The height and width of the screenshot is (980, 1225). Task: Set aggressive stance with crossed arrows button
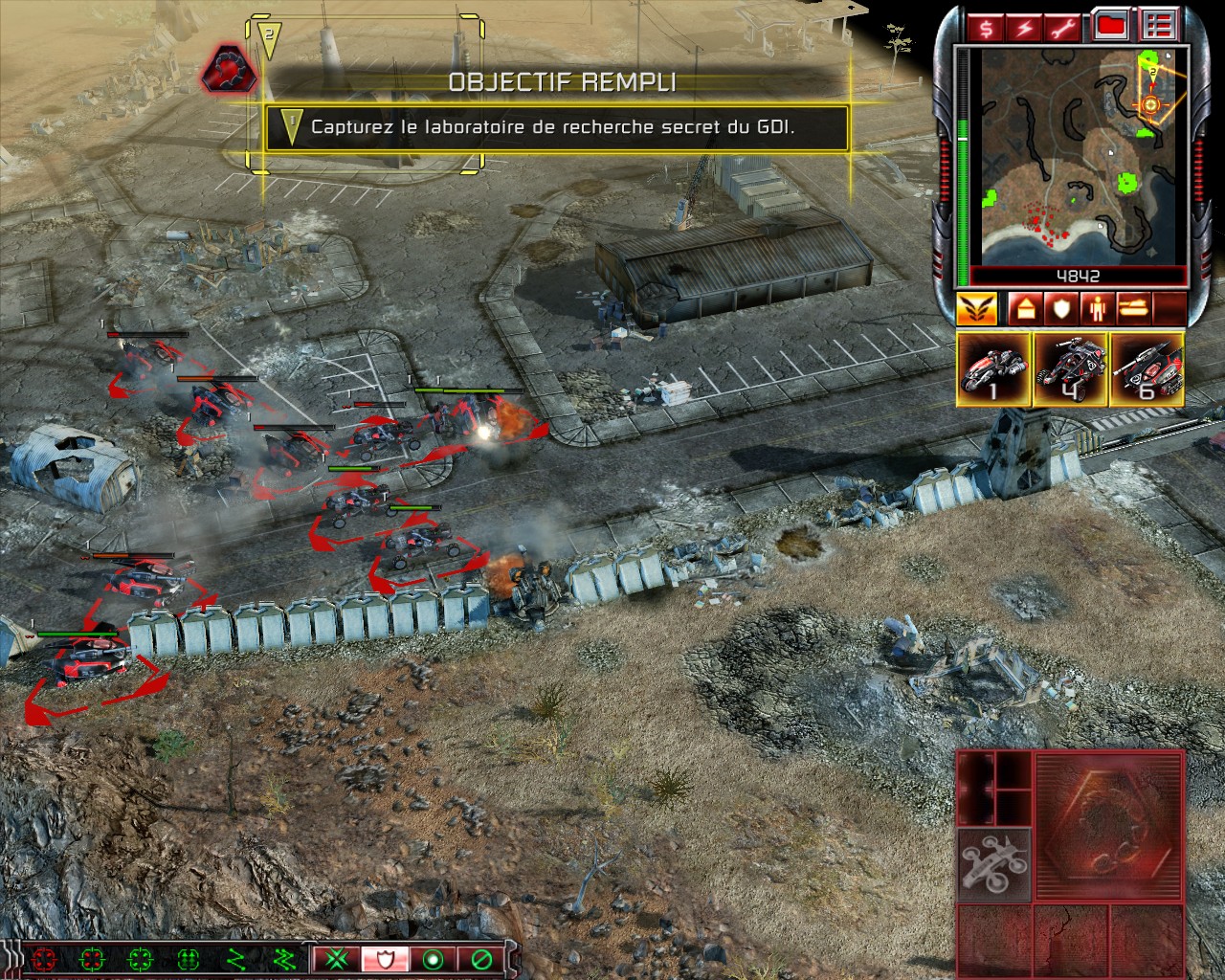pyautogui.click(x=335, y=958)
